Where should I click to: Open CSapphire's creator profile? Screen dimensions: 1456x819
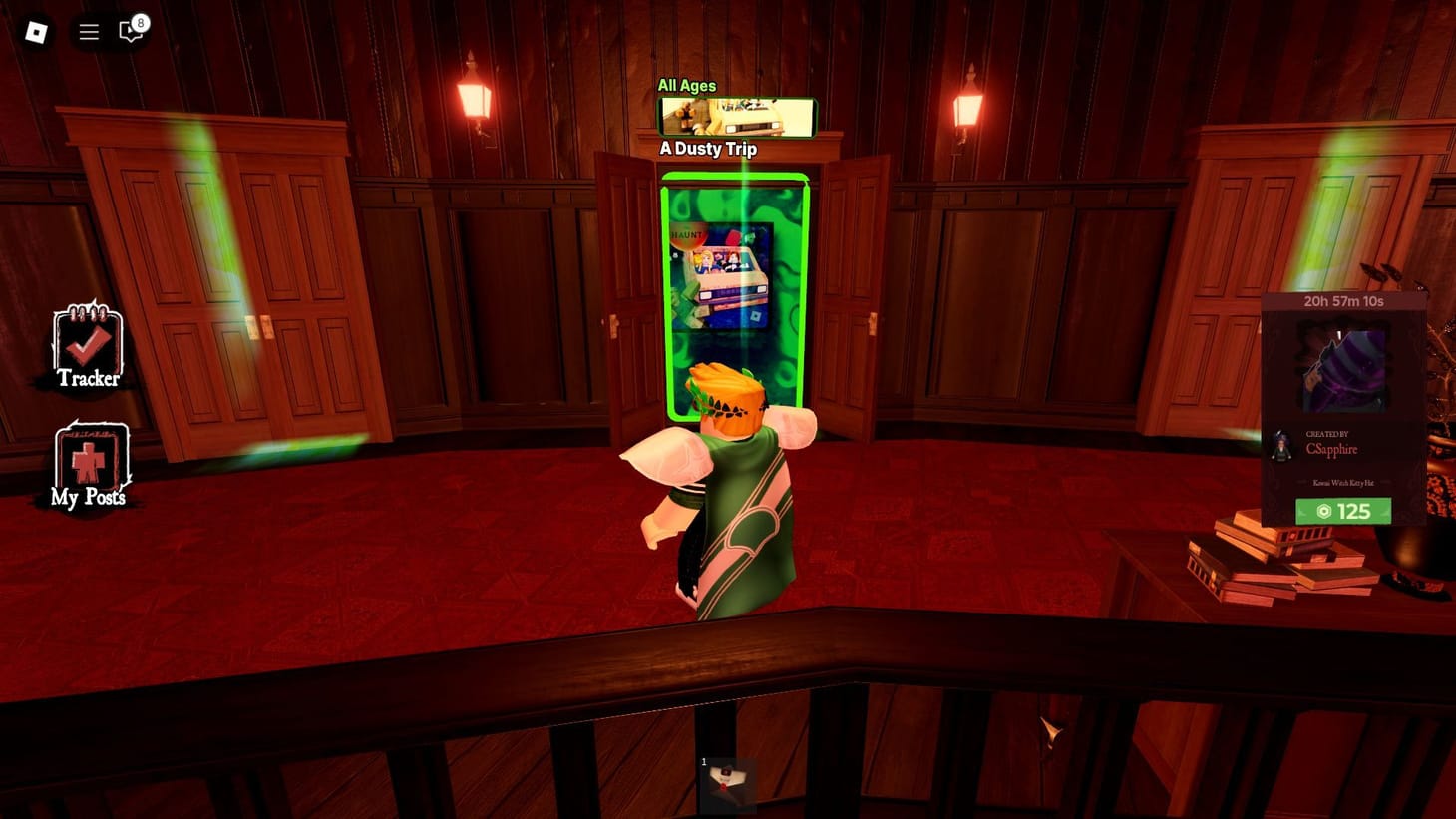1333,449
